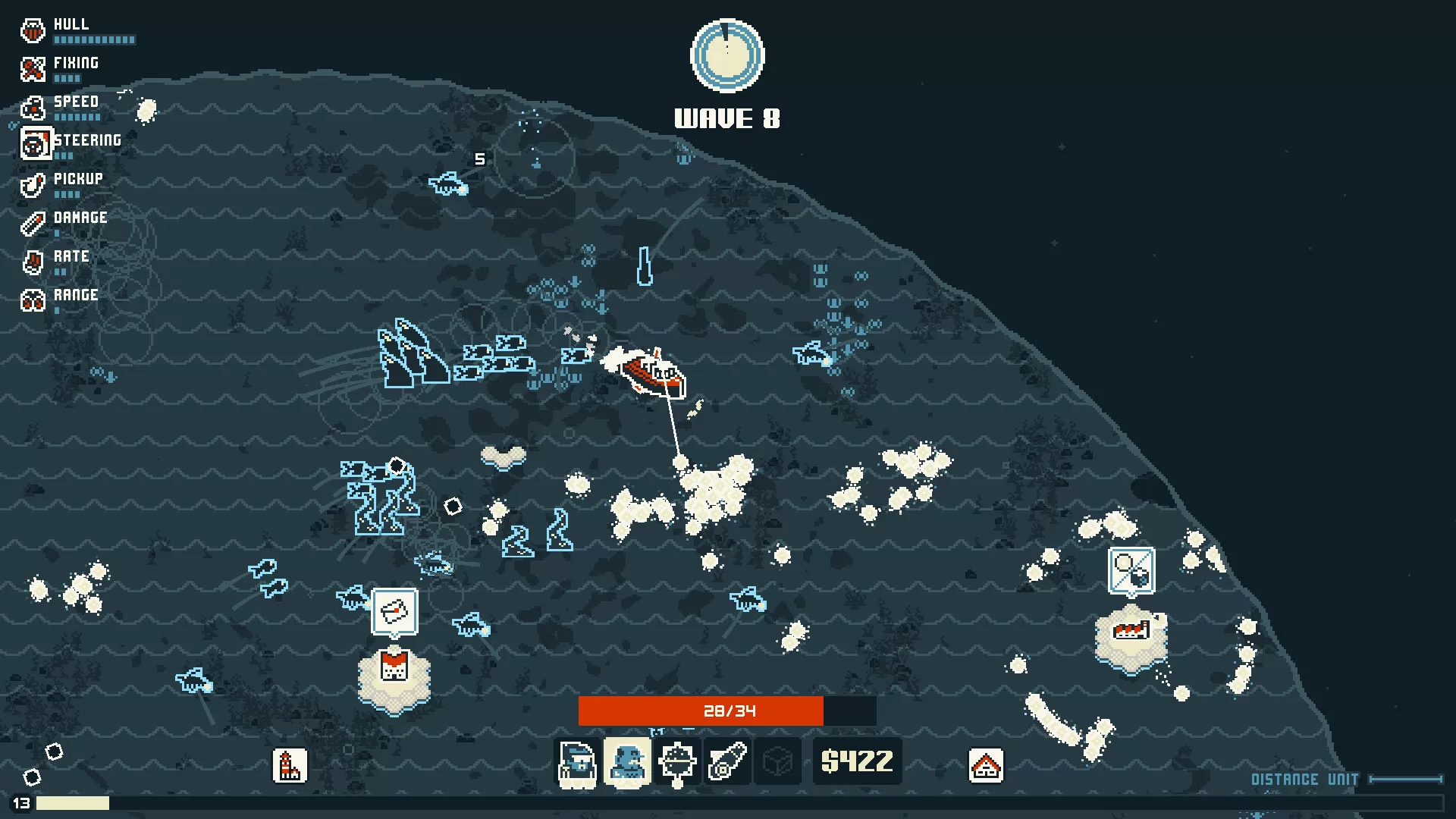The image size is (1456, 819).
Task: Select the naval mine in the bottom toolbar
Action: pyautogui.click(x=678, y=762)
